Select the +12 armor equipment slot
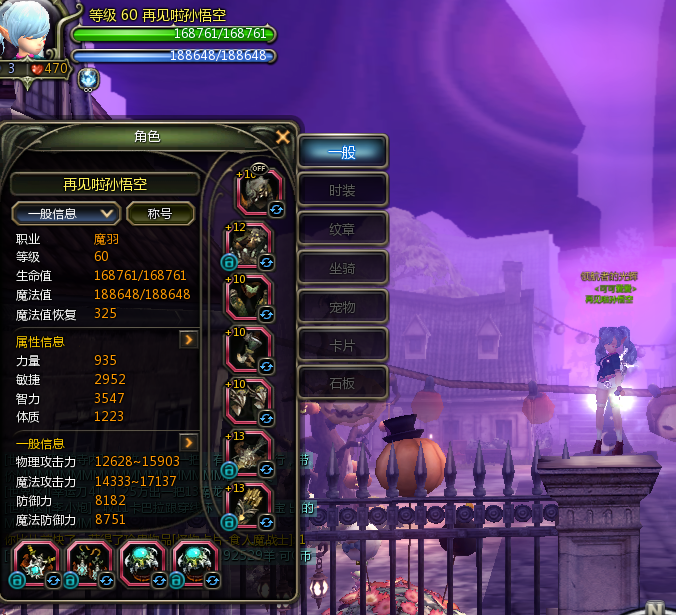Viewport: 676px width, 615px height. tap(250, 245)
